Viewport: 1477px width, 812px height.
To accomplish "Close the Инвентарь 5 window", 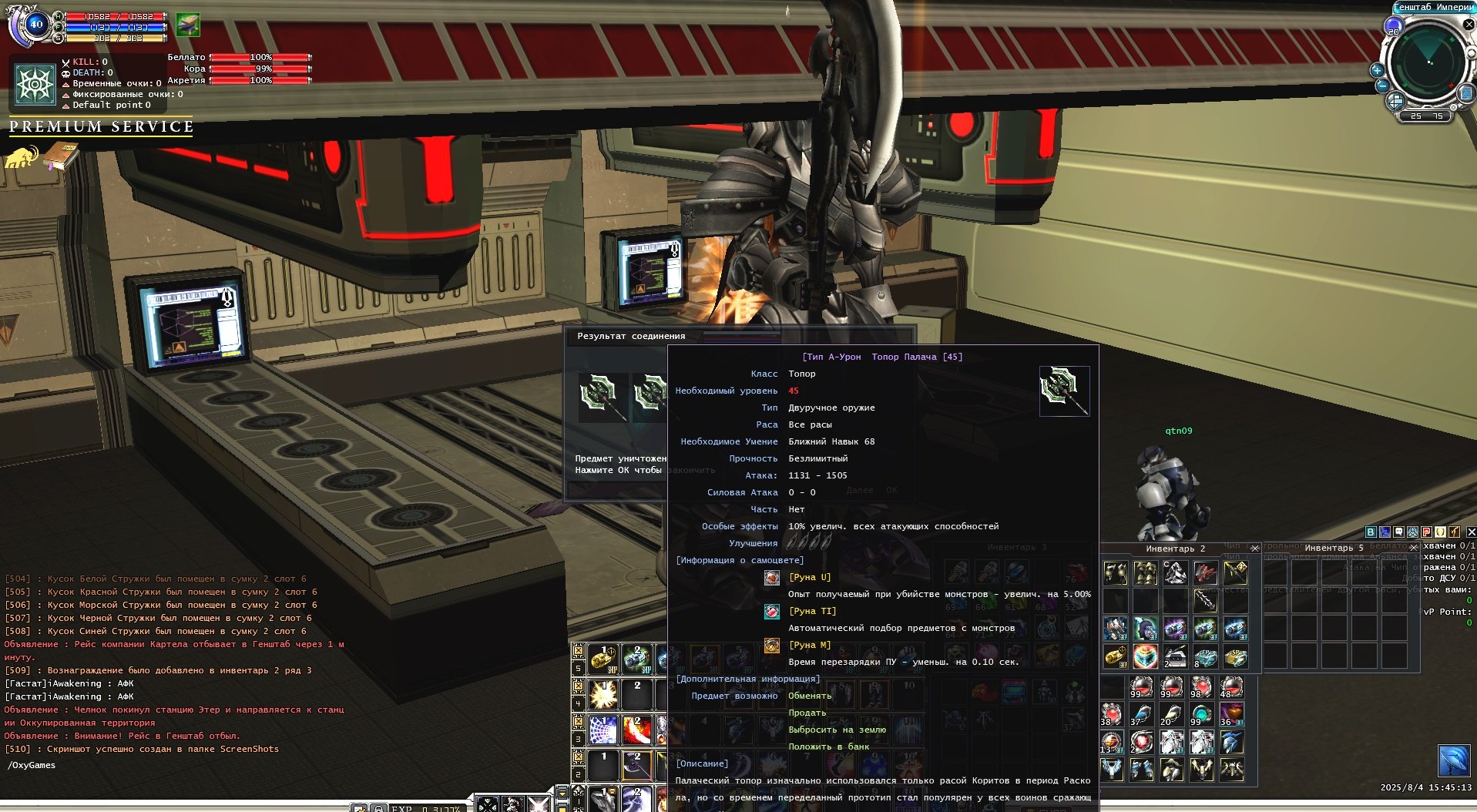I will (x=1413, y=548).
